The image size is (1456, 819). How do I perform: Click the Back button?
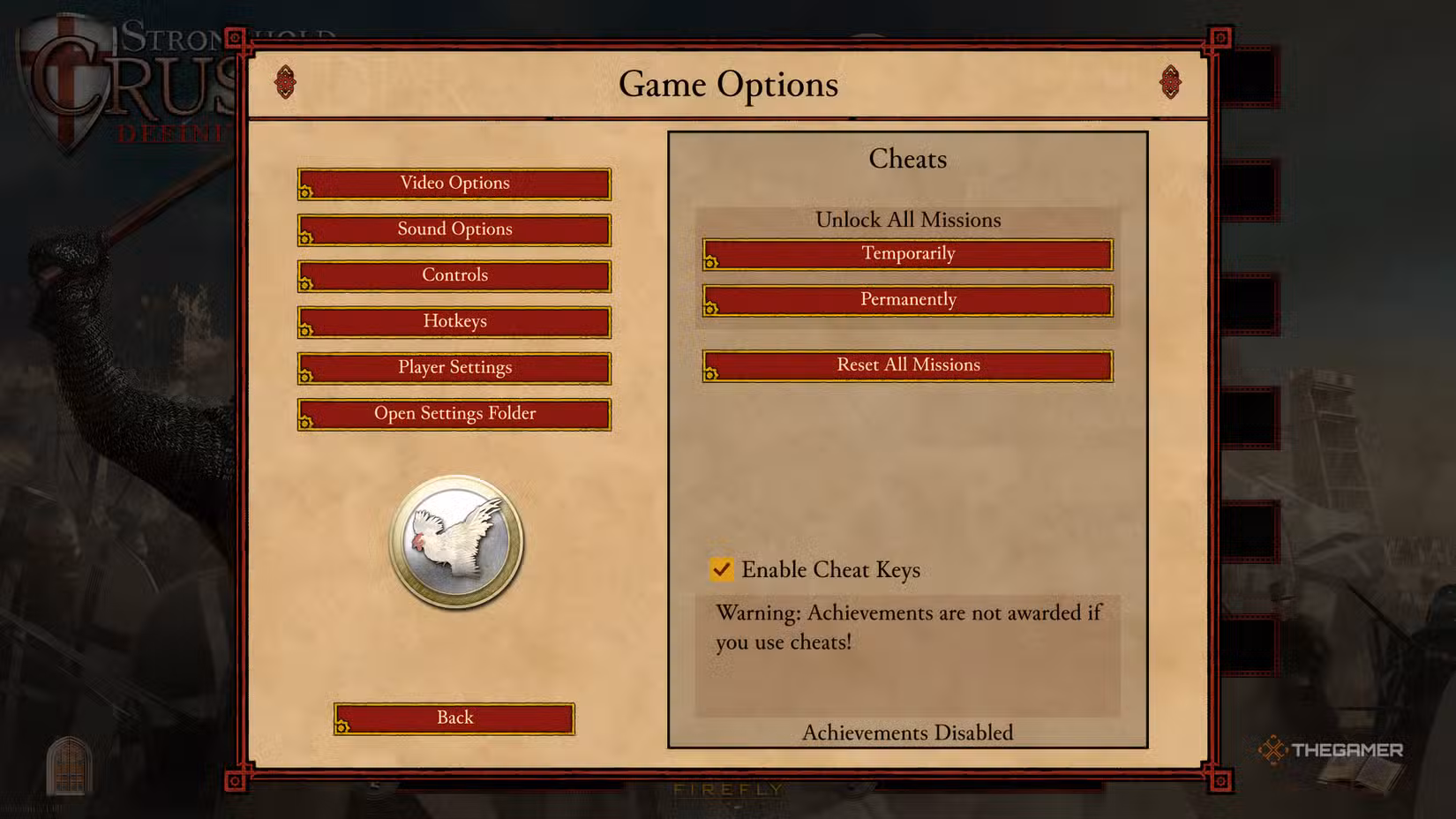[x=454, y=718]
